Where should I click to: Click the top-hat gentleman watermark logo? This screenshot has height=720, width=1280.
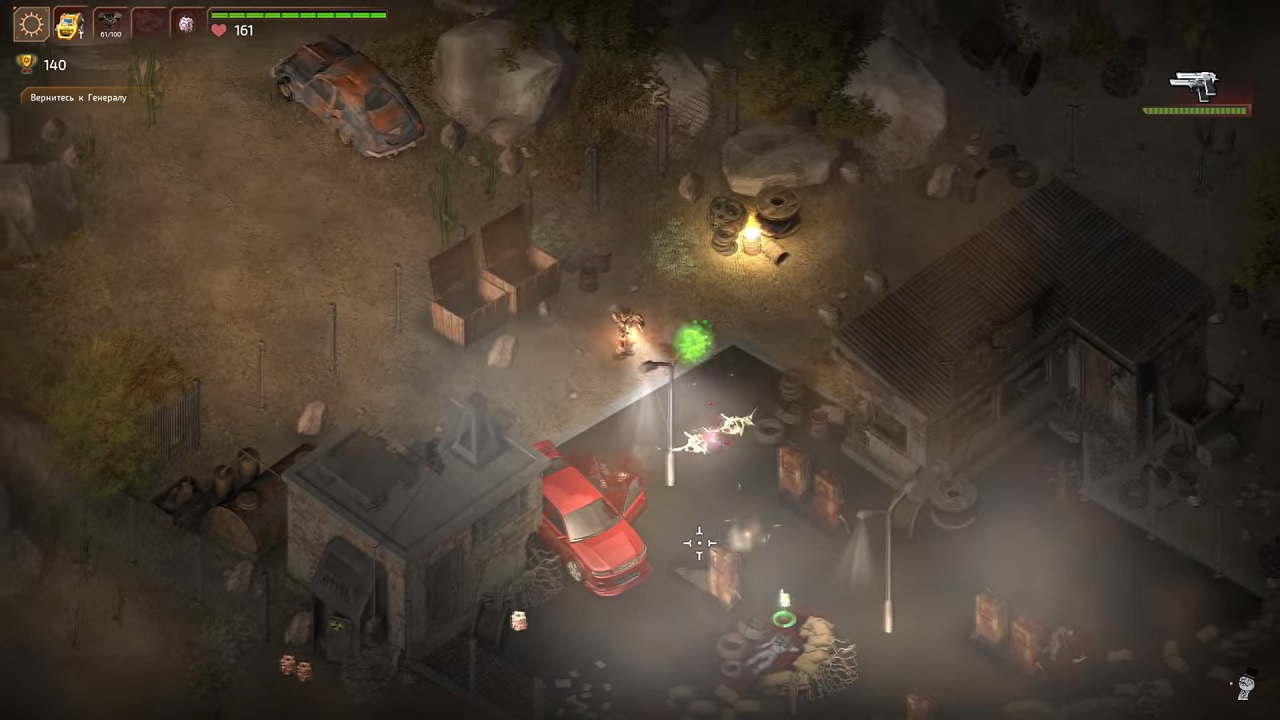click(1246, 685)
